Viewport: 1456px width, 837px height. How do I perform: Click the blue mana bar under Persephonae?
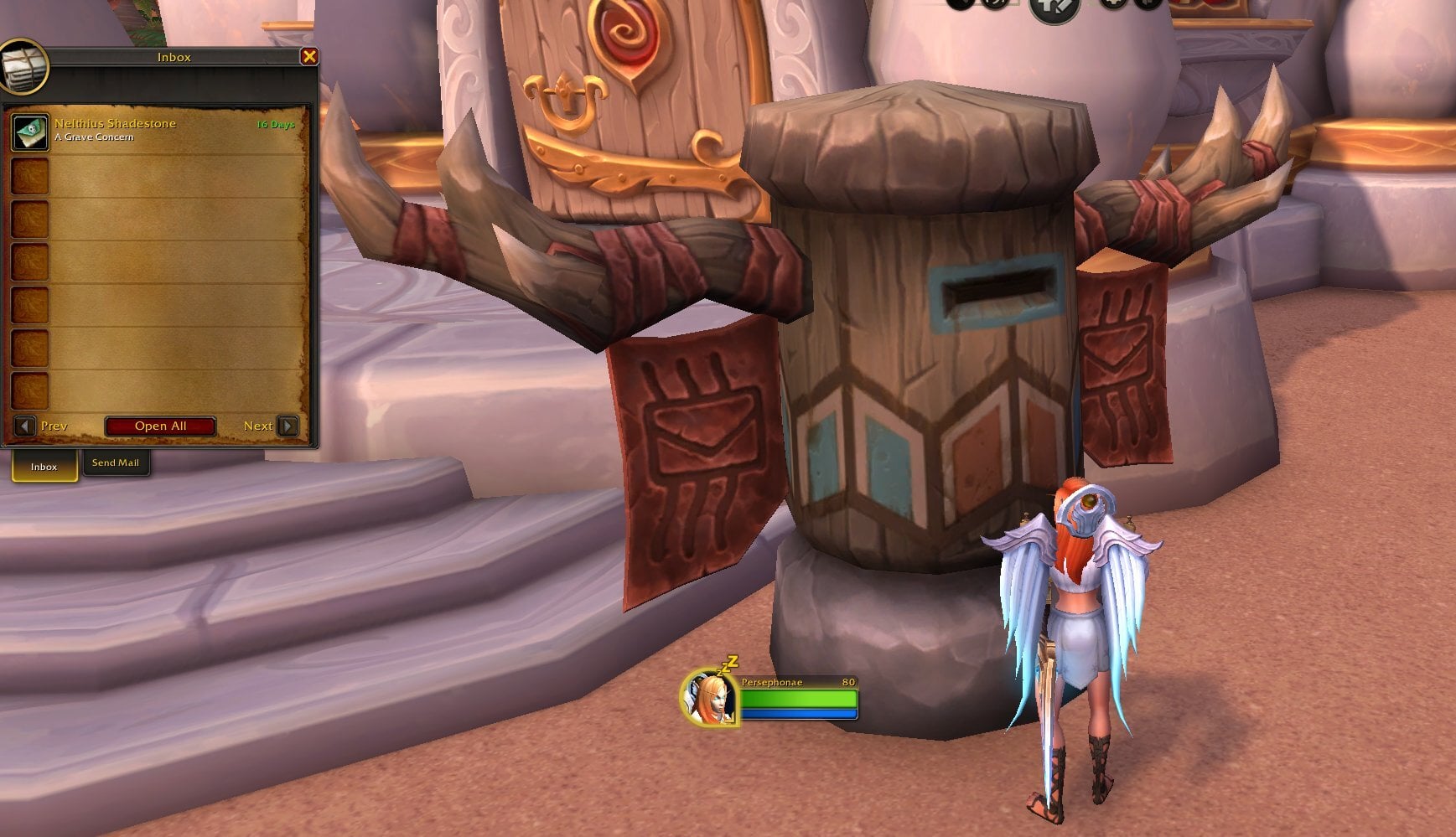(796, 714)
